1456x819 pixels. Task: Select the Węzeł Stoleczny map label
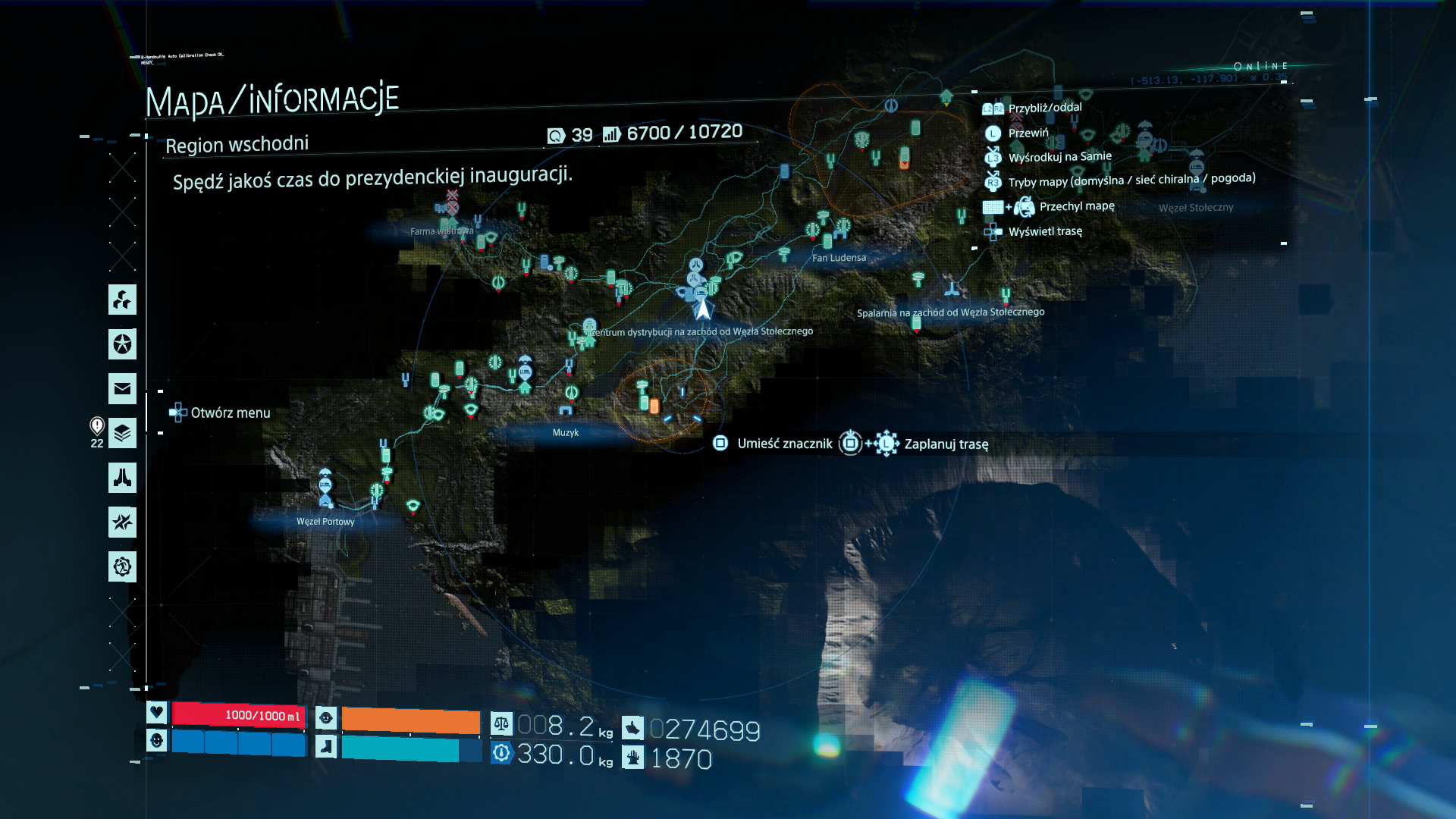click(1196, 208)
